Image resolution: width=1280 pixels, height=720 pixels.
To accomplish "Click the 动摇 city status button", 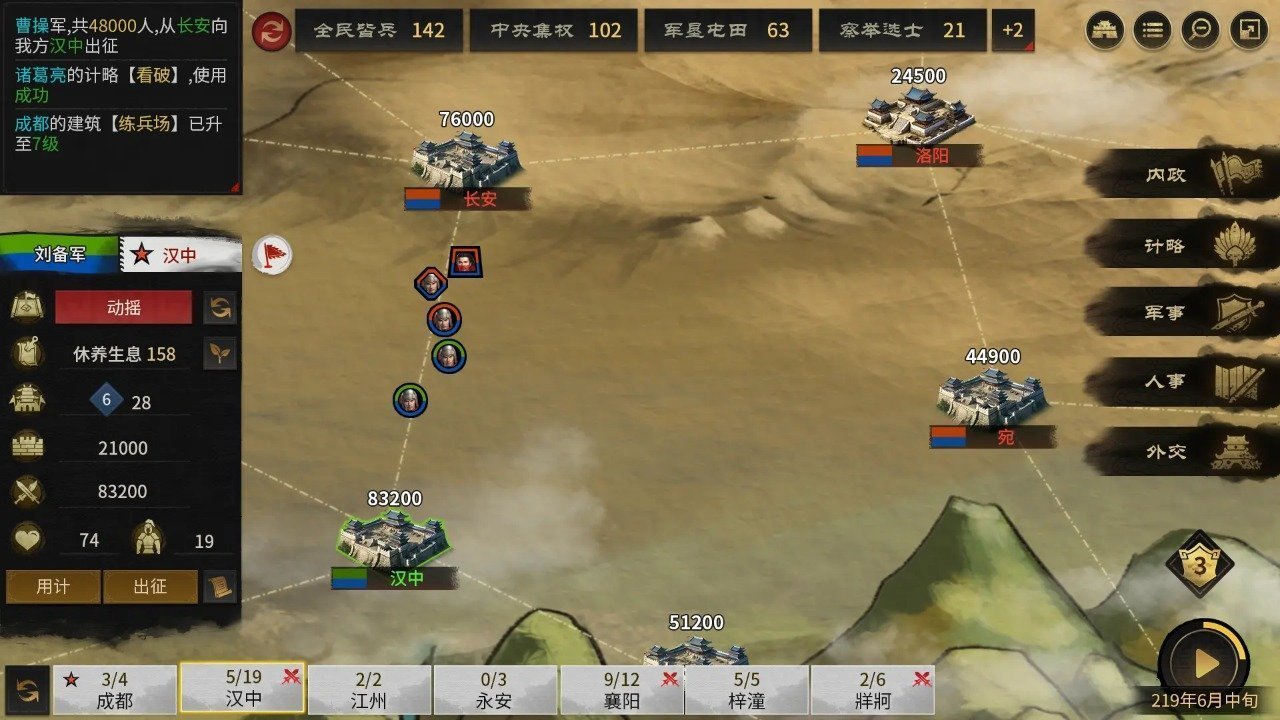I will (123, 308).
